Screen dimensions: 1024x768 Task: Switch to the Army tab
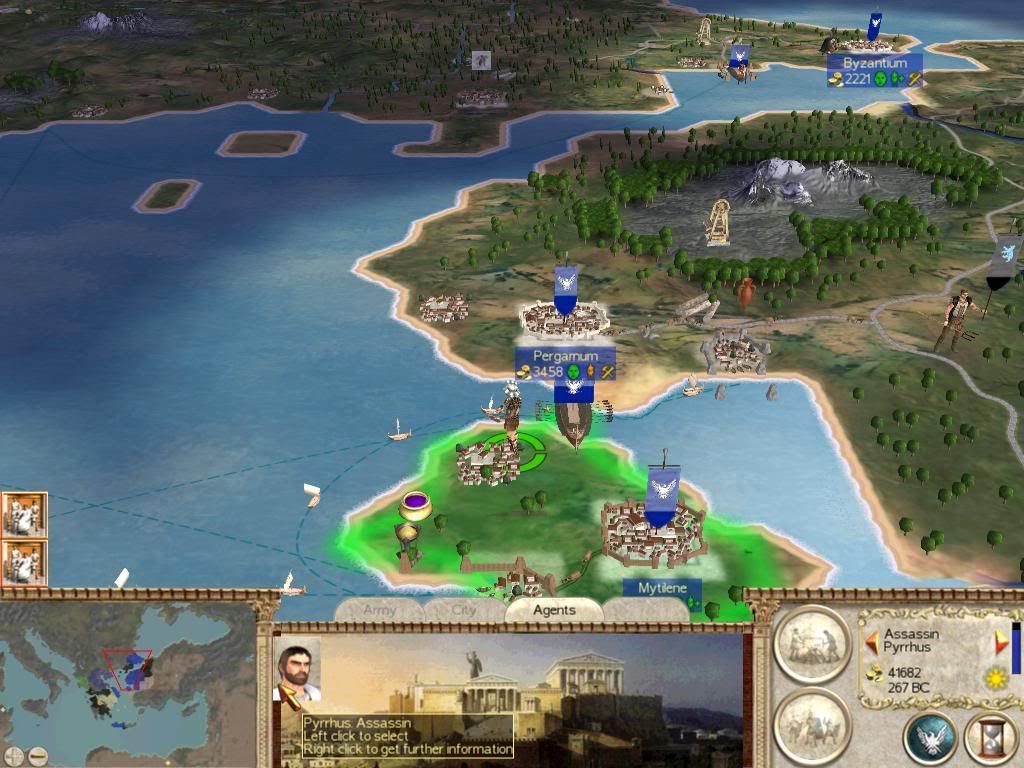click(x=380, y=610)
